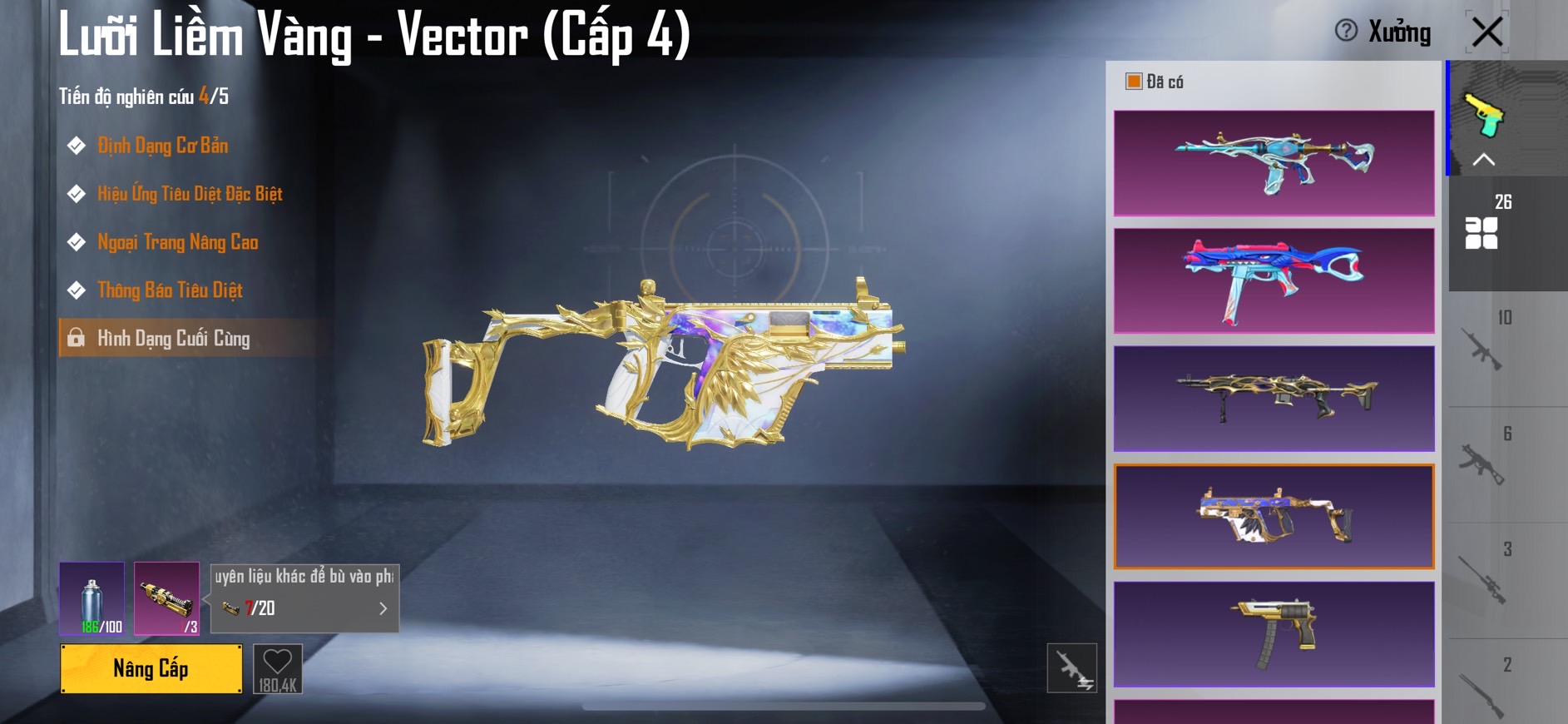Select the black and gold machine gun skin
This screenshot has height=724, width=1568.
click(1274, 399)
